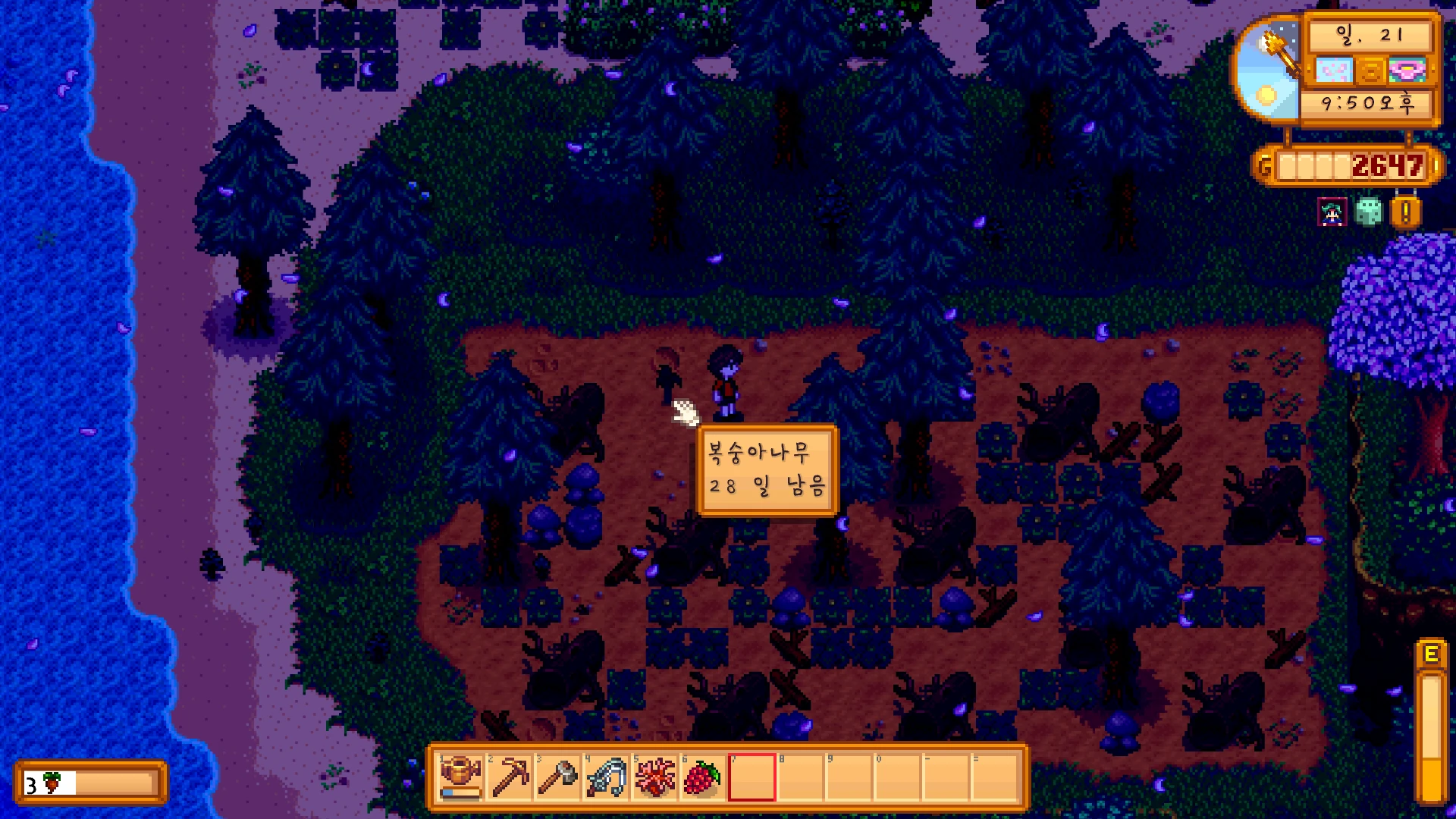Pick the red coral item slot
1456x819 pixels.
[x=655, y=777]
